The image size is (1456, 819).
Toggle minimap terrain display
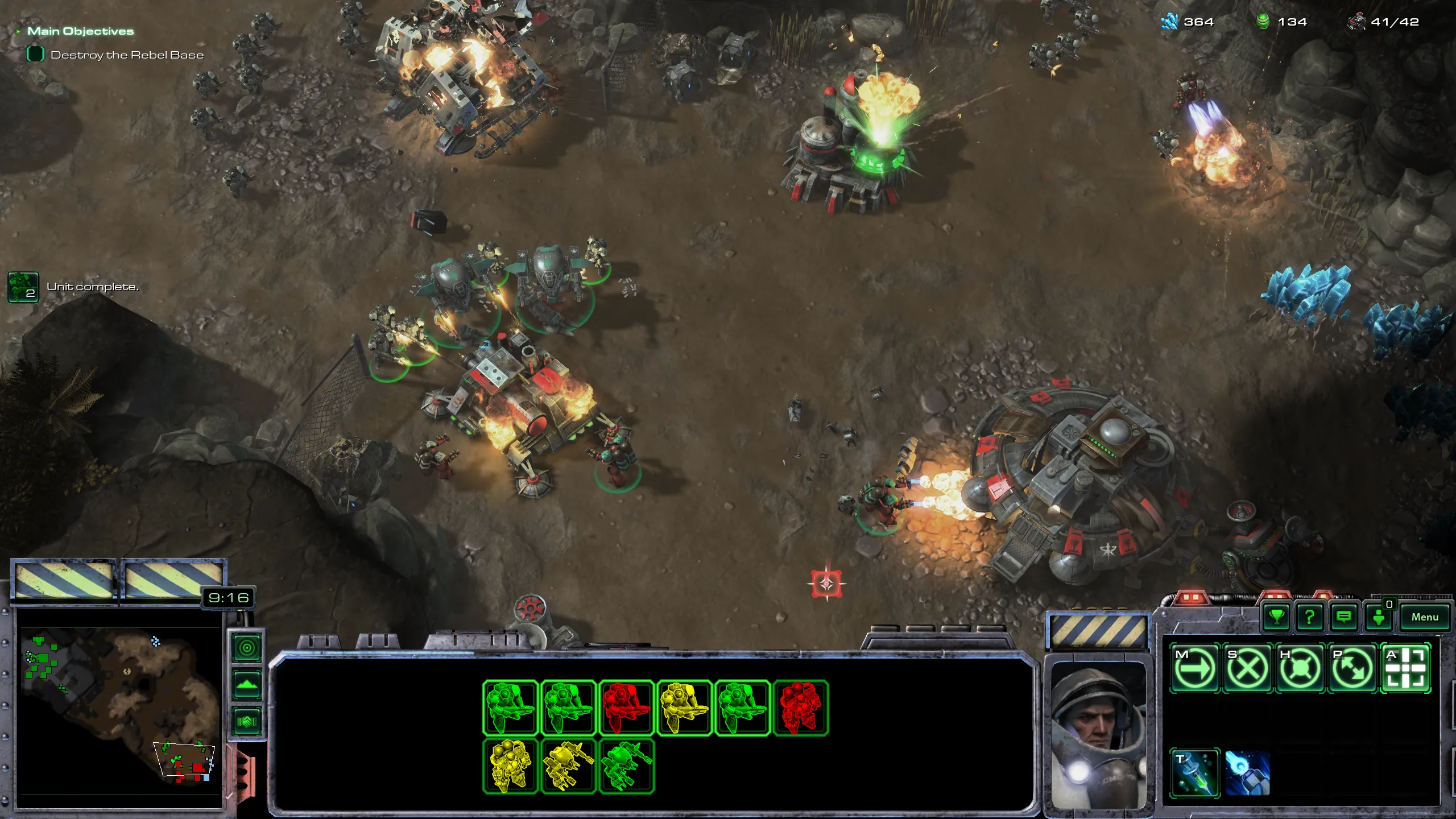[x=247, y=685]
